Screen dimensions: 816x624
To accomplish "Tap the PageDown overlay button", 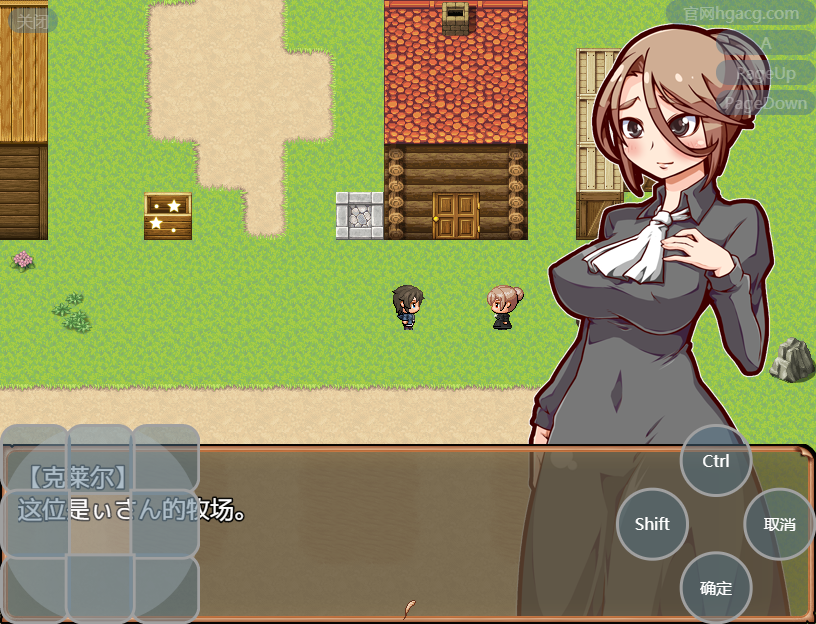I will pyautogui.click(x=765, y=103).
